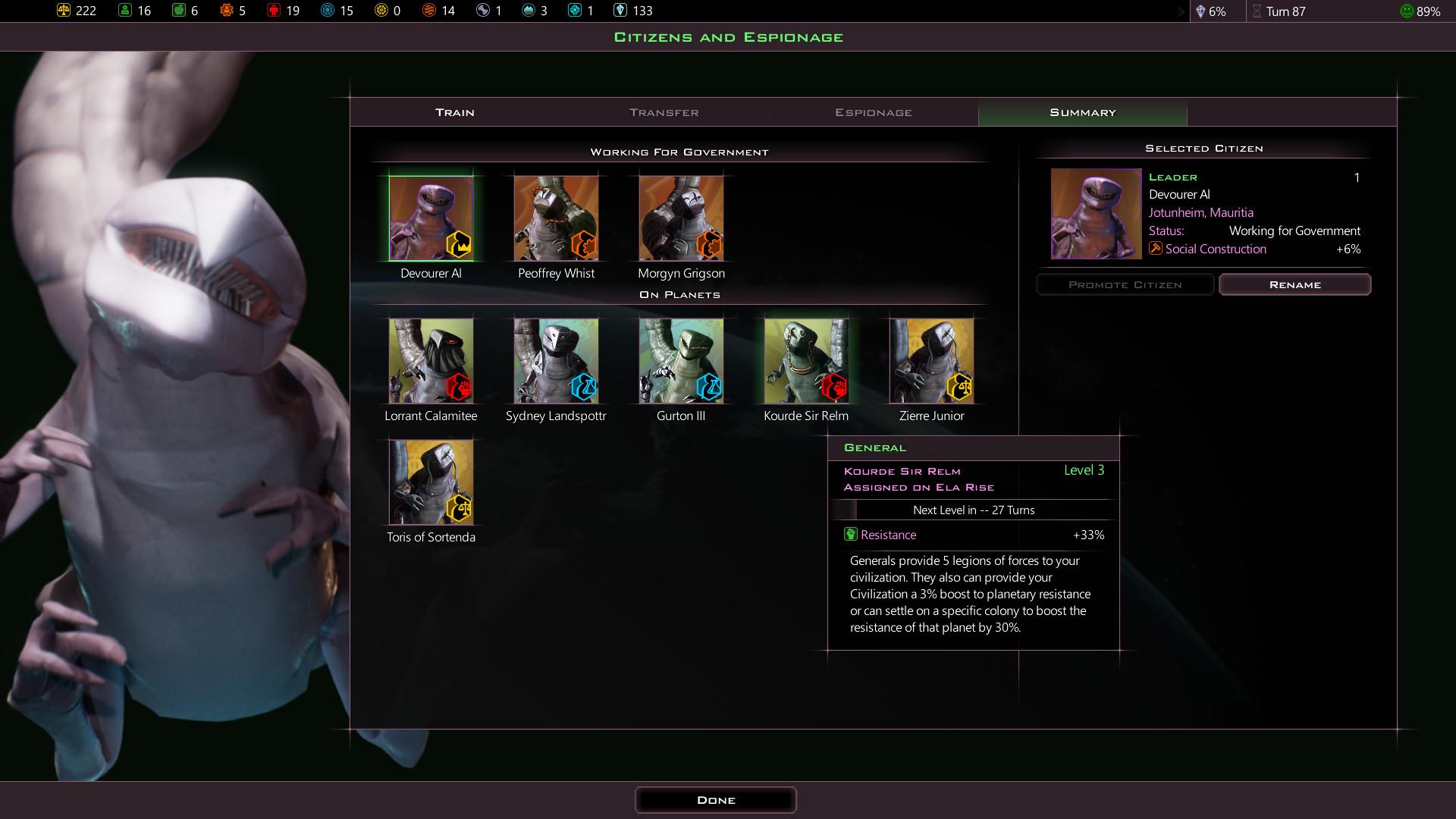Switch to the Train tab
This screenshot has width=1456, height=819.
(x=453, y=111)
